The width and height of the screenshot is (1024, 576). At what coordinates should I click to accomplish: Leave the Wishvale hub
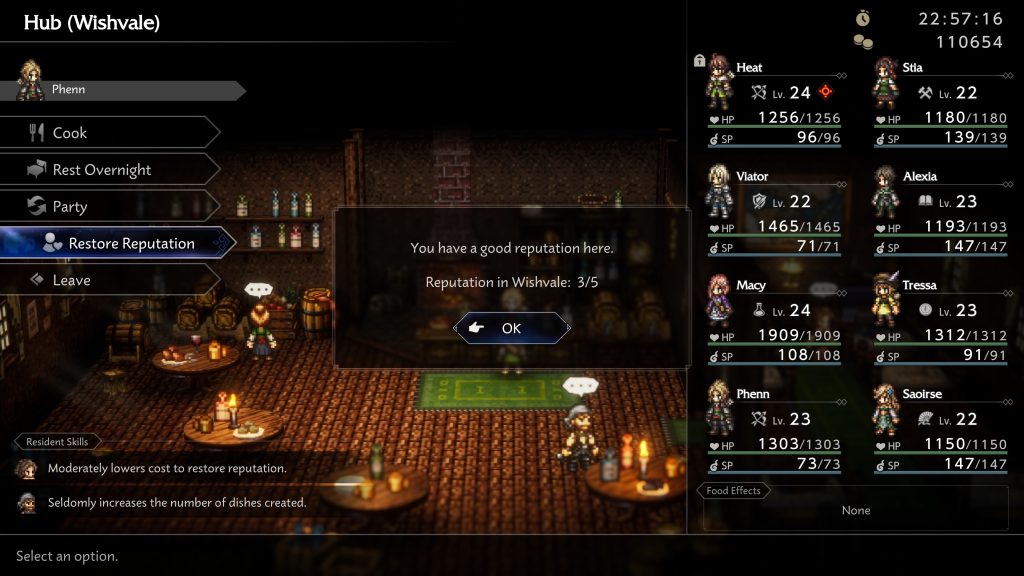coord(110,281)
